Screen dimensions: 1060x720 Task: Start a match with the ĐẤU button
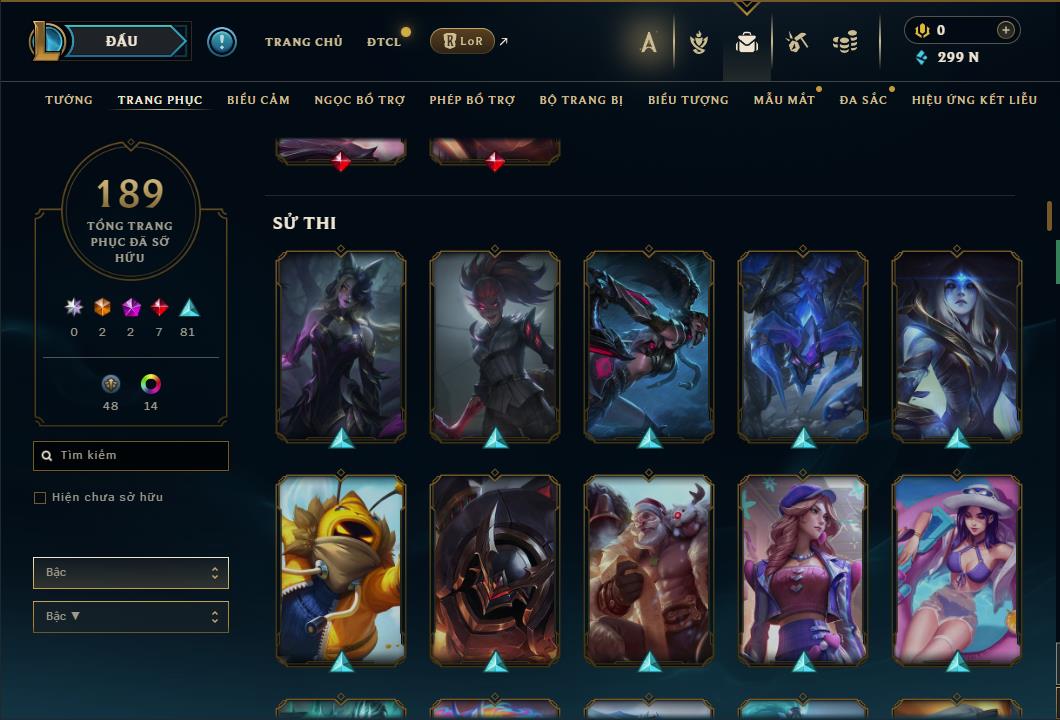point(122,41)
